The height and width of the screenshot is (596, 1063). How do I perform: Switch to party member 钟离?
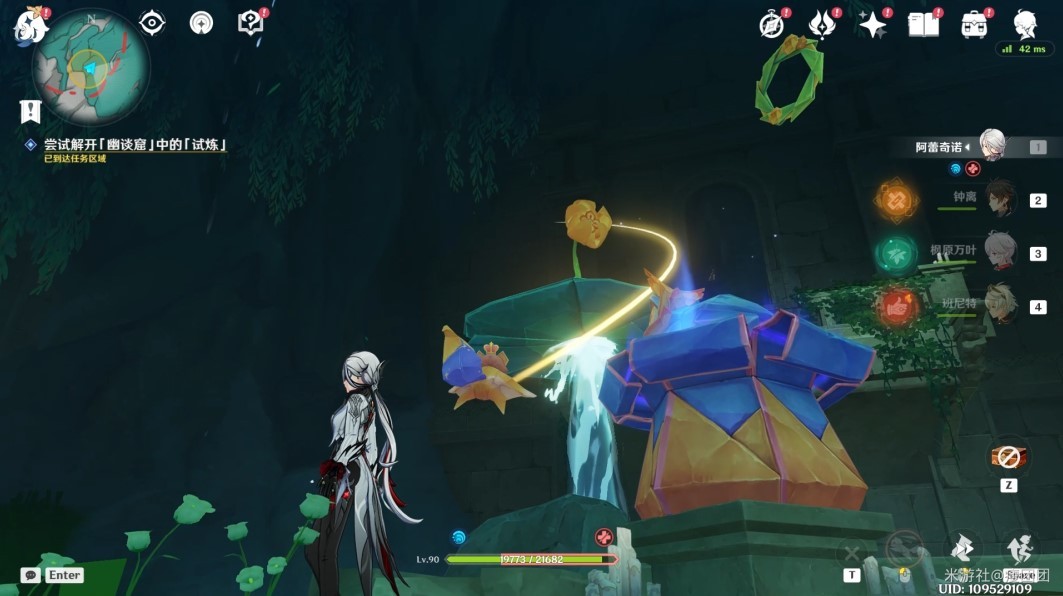(998, 199)
